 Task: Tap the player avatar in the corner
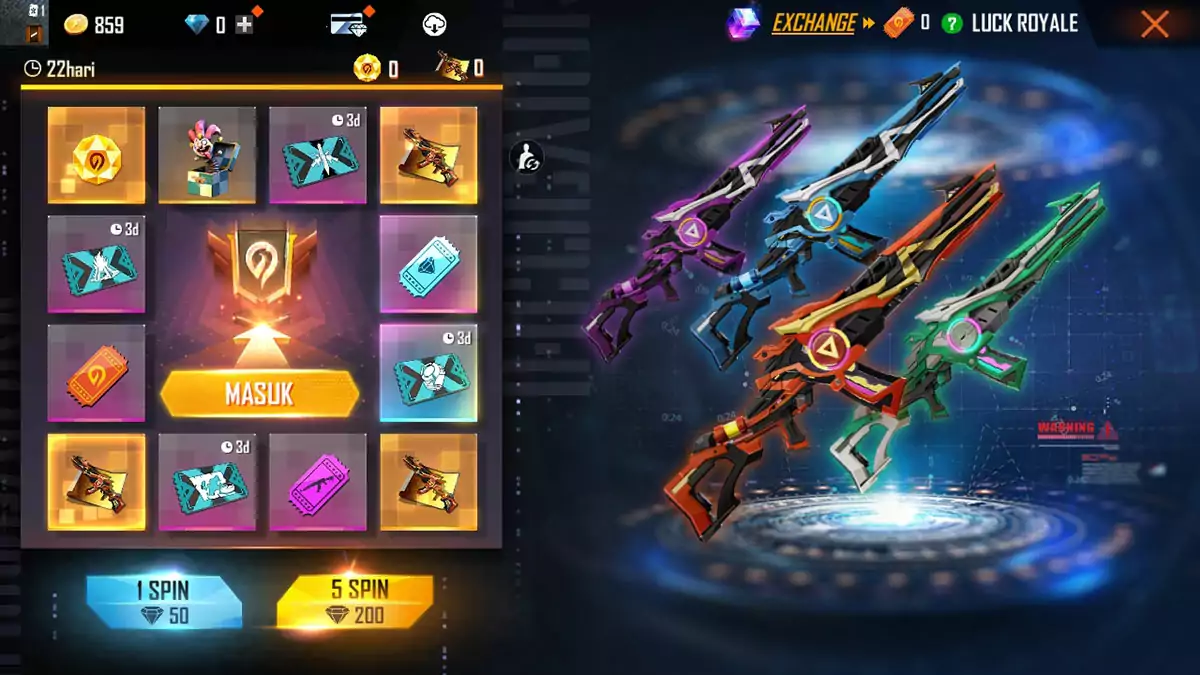pyautogui.click(x=24, y=23)
